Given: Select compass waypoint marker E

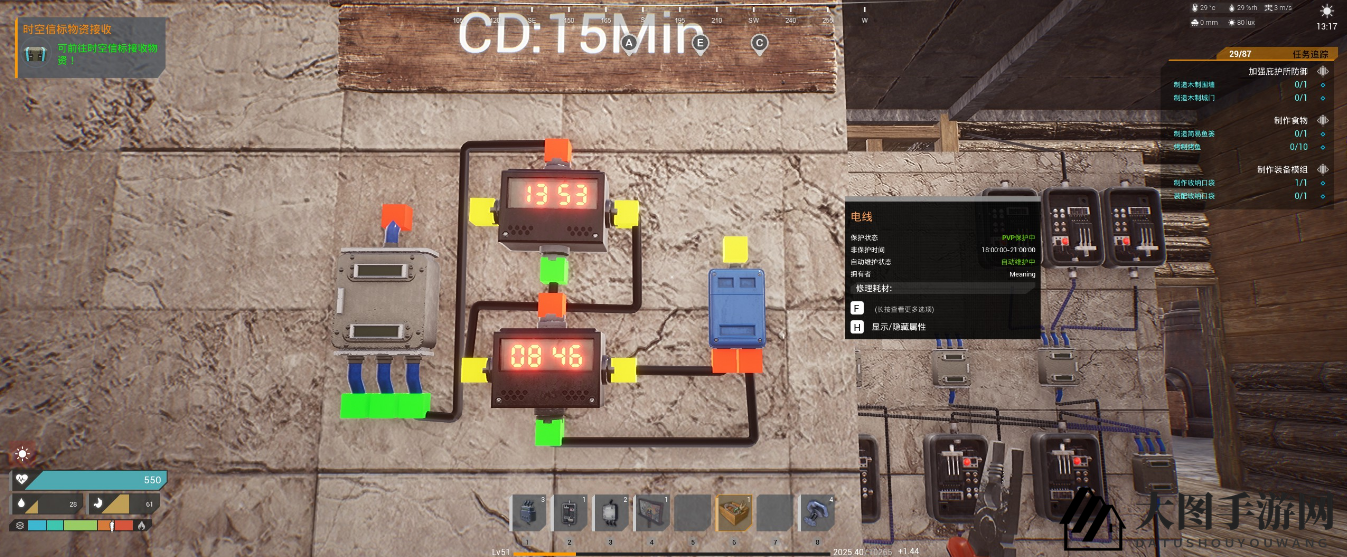Looking at the screenshot, I should 700,43.
